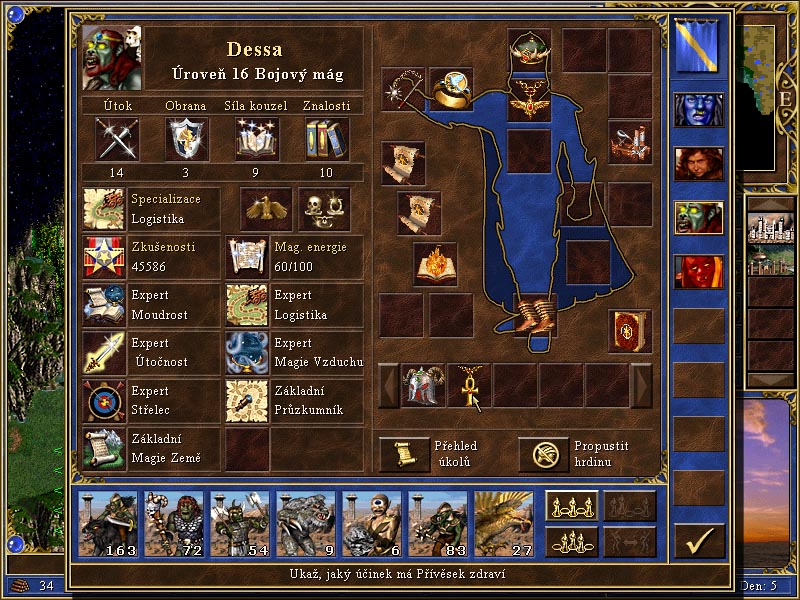The width and height of the screenshot is (800, 600).
Task: View the Znalosti books stat icon
Action: click(327, 138)
